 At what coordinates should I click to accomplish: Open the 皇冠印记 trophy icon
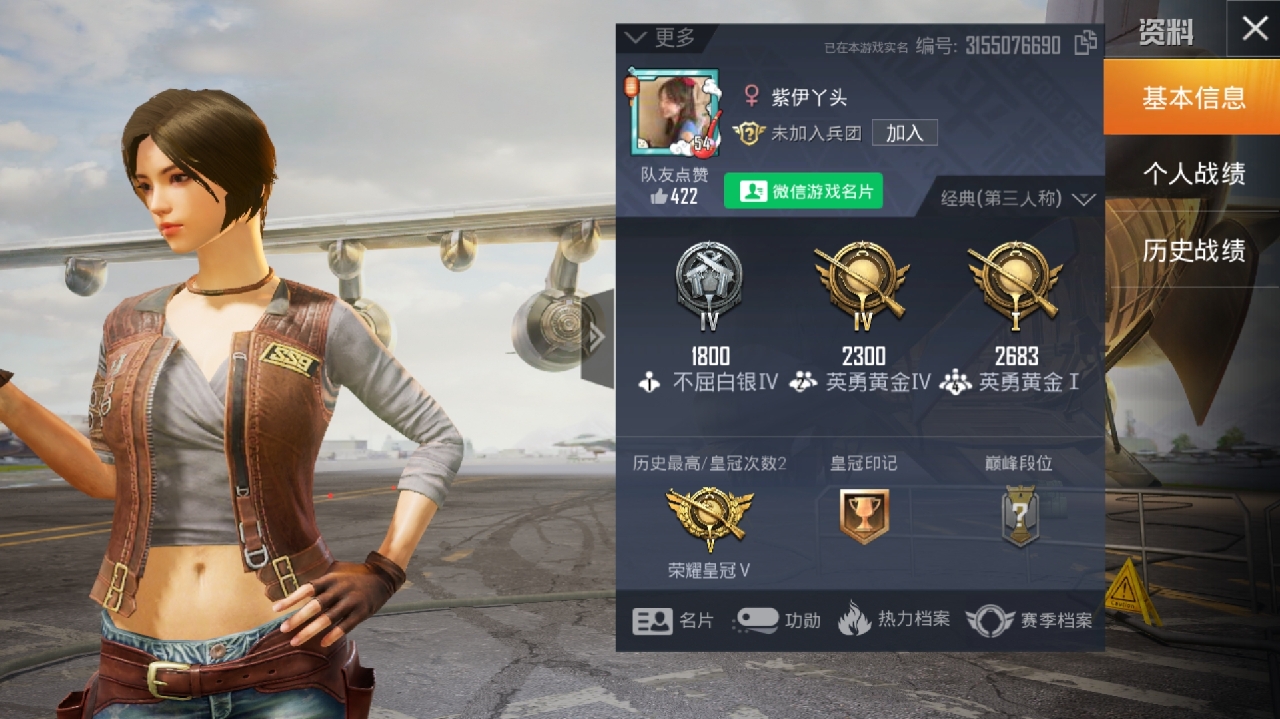pyautogui.click(x=864, y=517)
